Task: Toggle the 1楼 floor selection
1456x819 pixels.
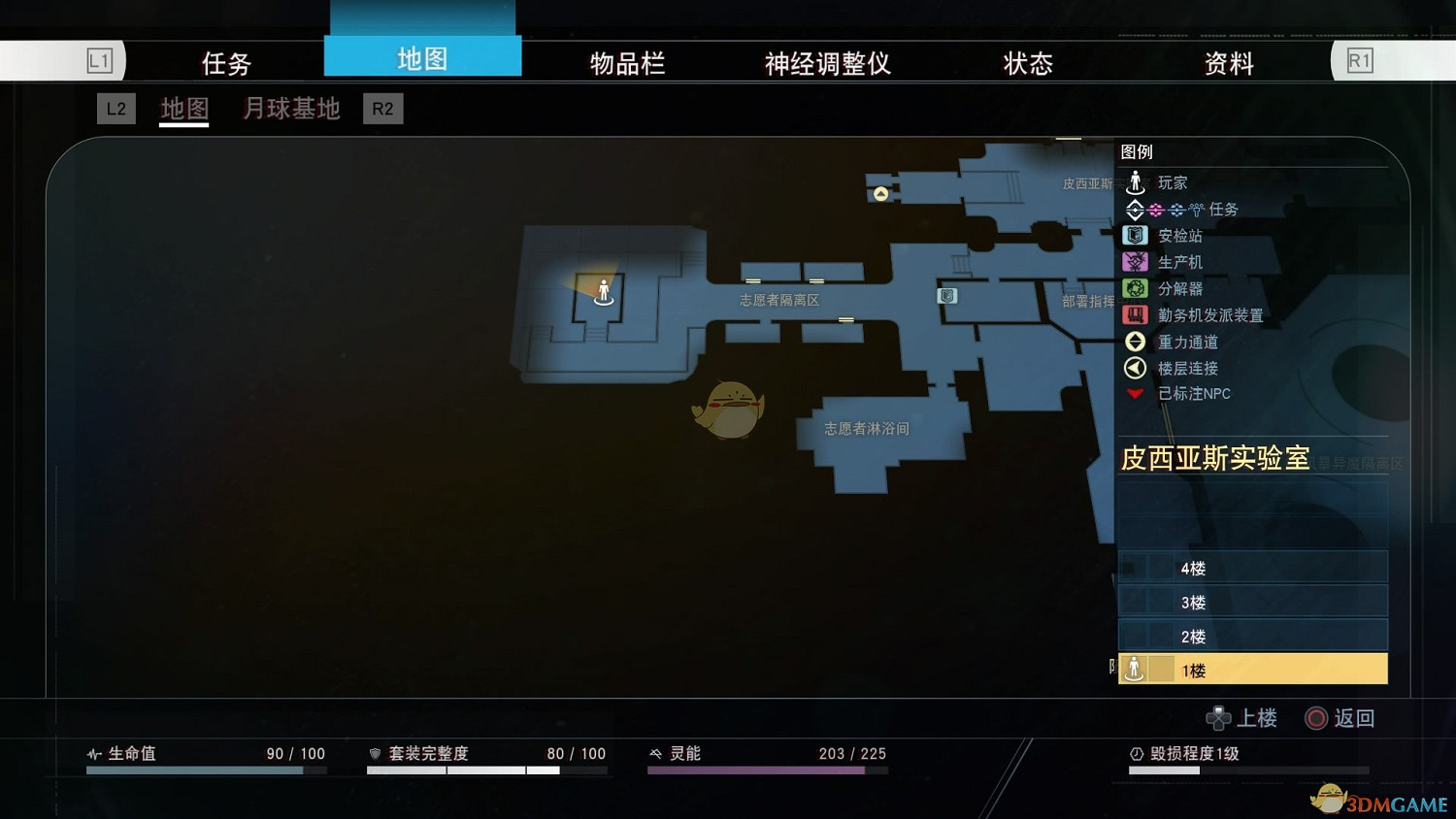Action: (x=1252, y=669)
